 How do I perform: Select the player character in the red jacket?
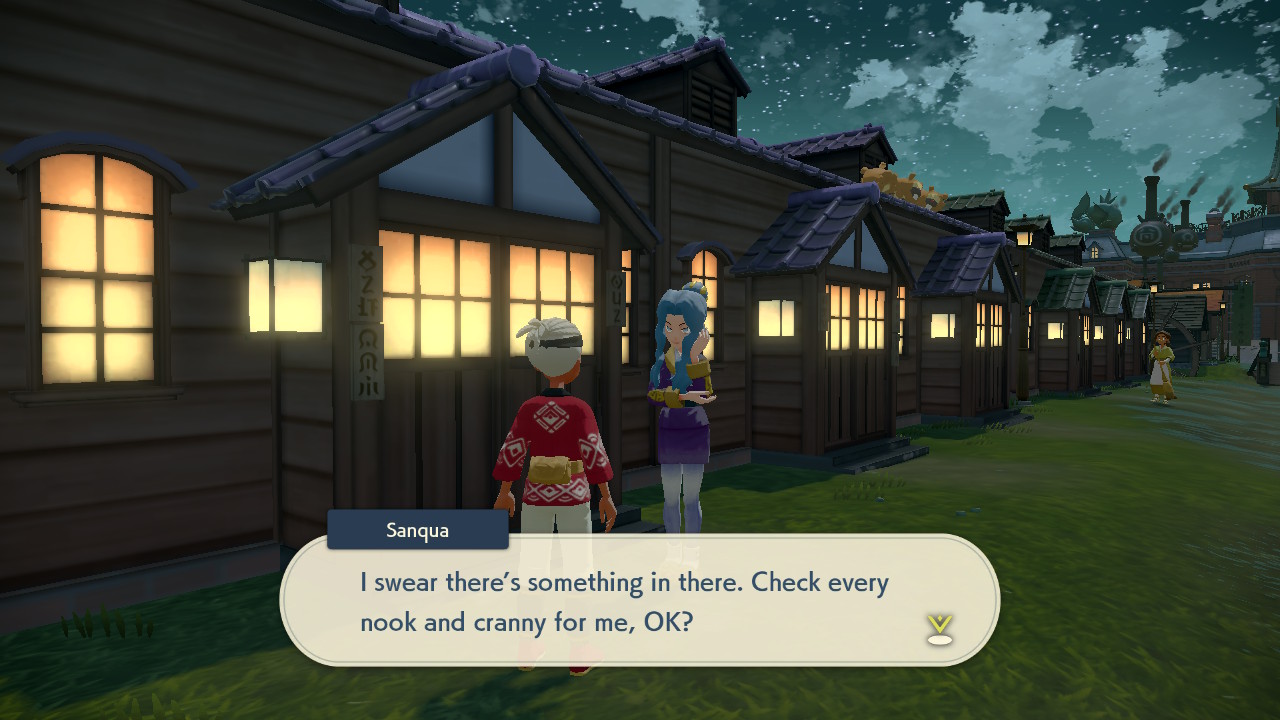click(550, 450)
